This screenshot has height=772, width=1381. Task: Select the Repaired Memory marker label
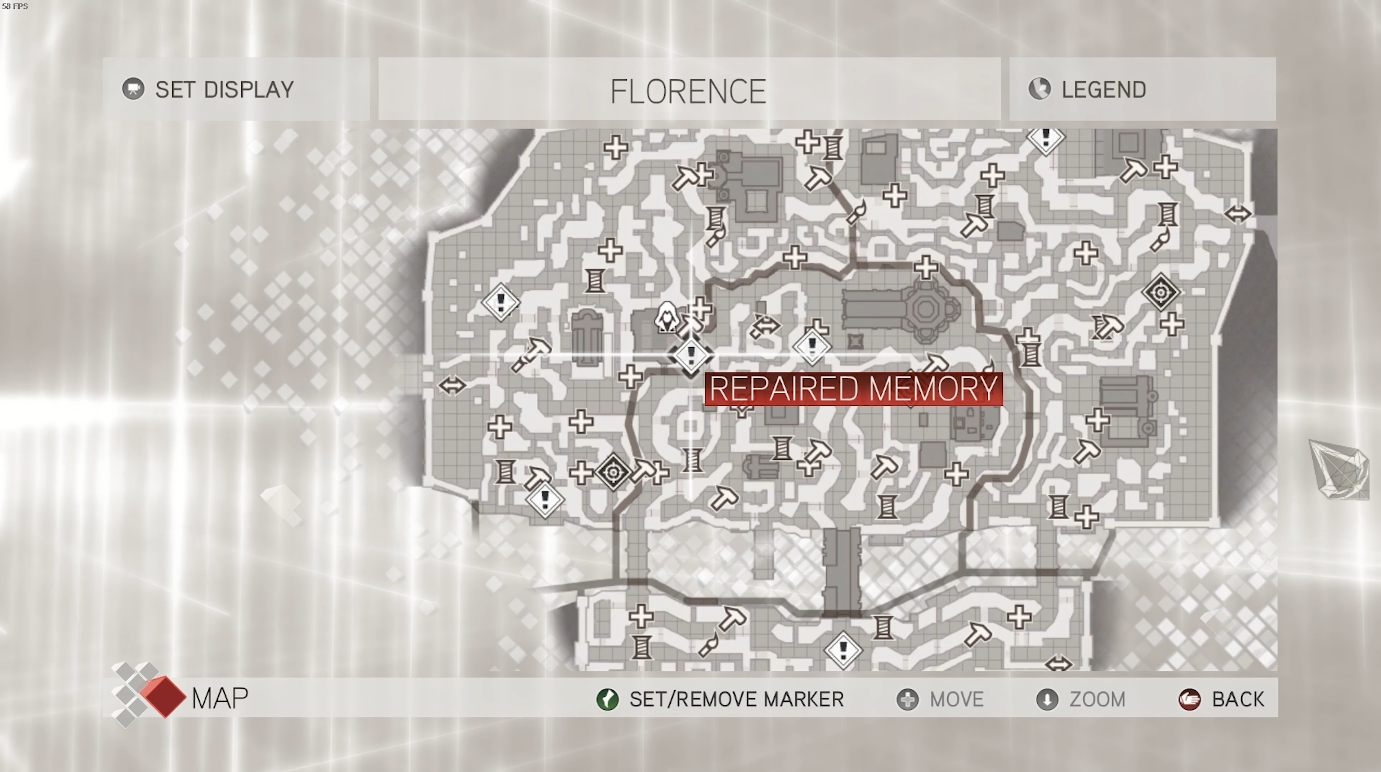pyautogui.click(x=853, y=389)
